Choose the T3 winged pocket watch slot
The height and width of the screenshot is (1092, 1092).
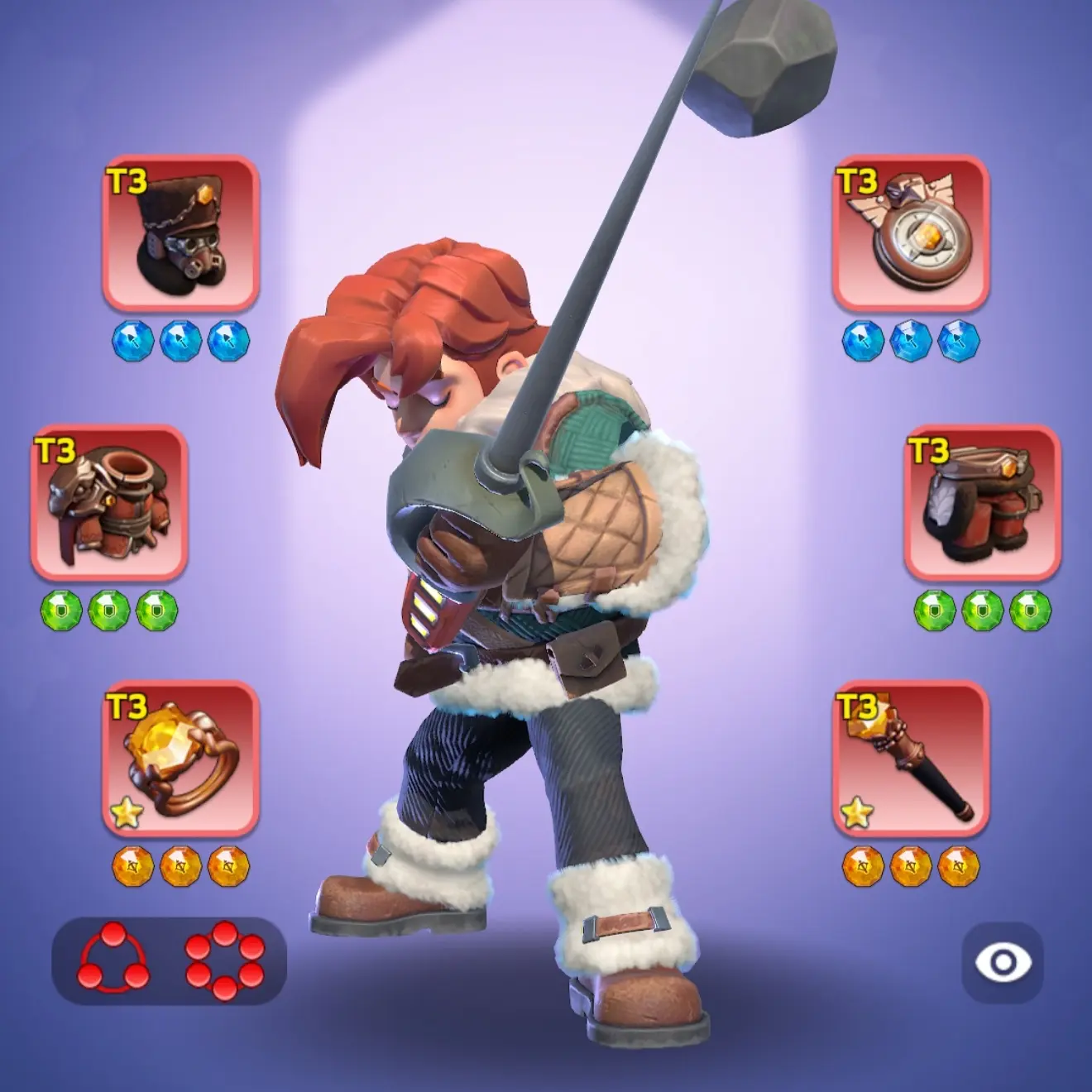pyautogui.click(x=911, y=232)
